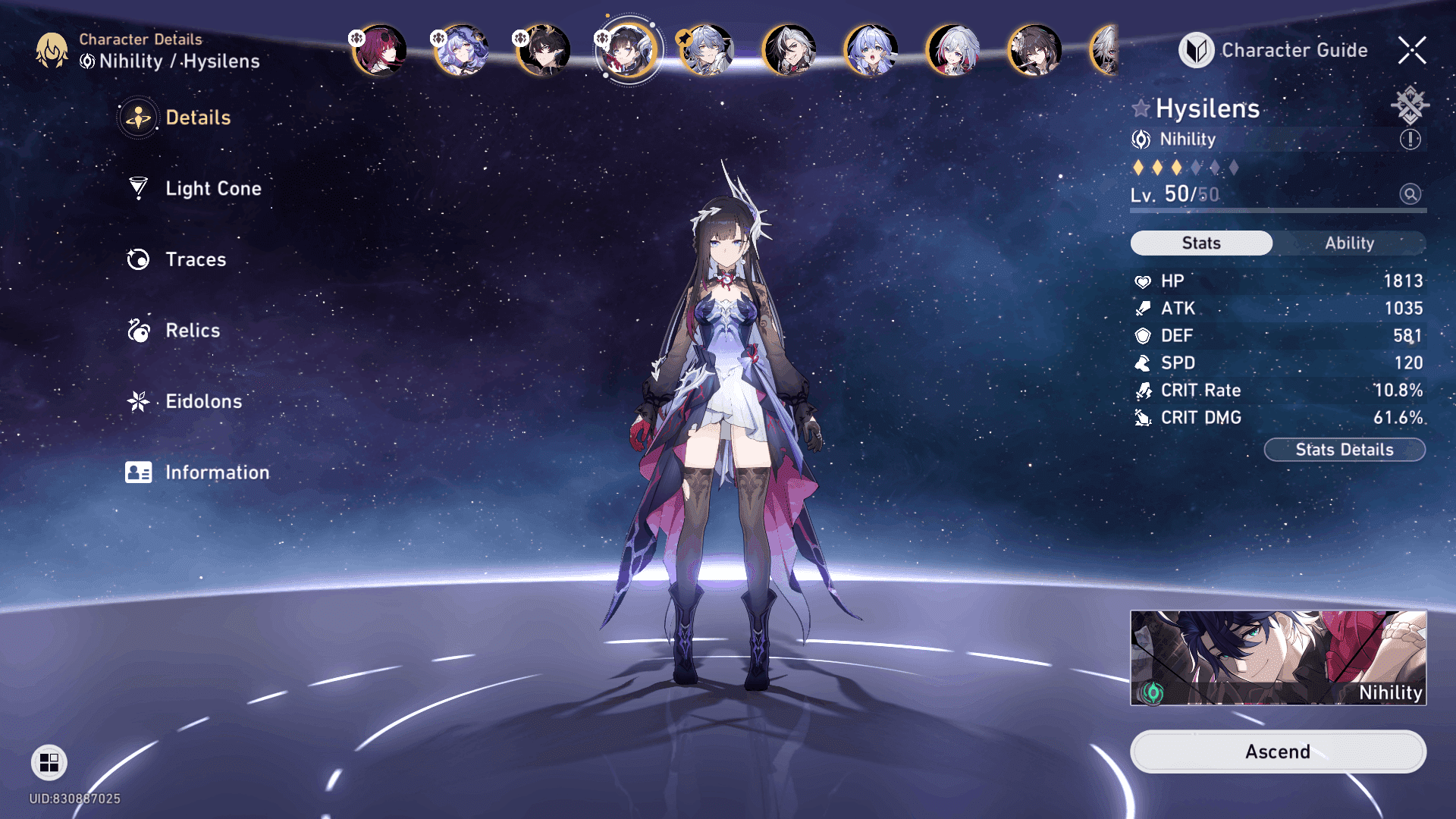Screen dimensions: 1456x819
Task: Open the Character Guide
Action: point(1274,50)
